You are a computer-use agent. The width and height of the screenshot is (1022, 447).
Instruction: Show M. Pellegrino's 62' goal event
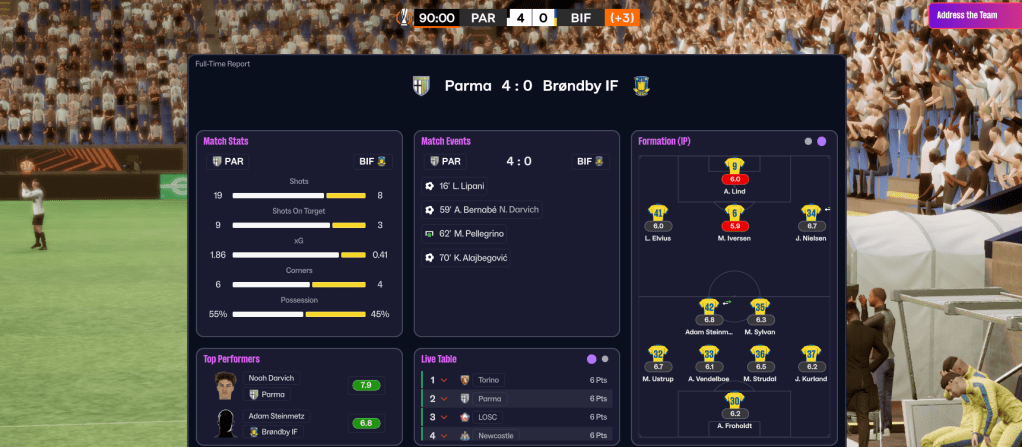point(474,234)
